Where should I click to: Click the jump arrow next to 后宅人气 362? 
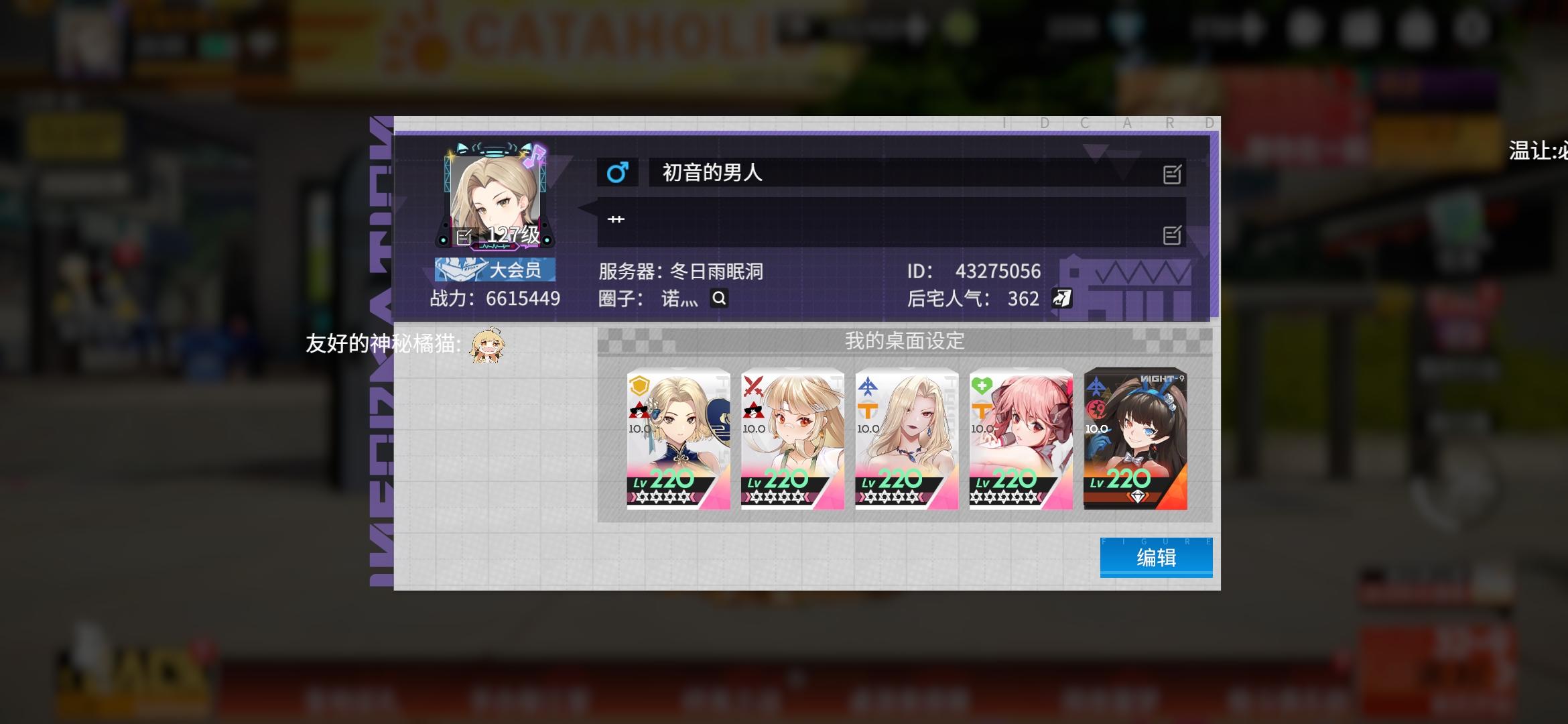click(1061, 298)
